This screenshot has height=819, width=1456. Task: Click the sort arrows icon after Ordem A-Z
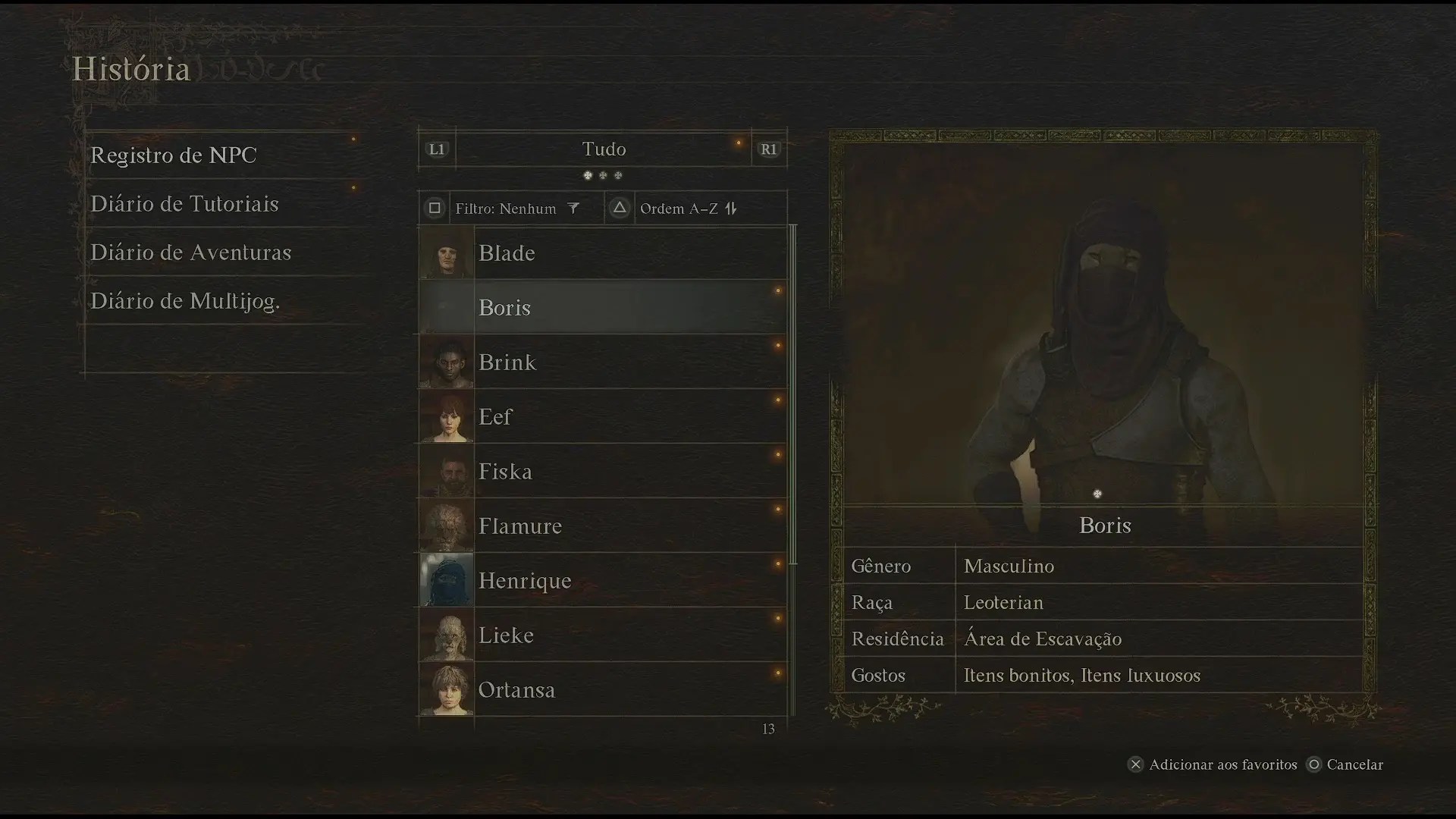coord(730,208)
